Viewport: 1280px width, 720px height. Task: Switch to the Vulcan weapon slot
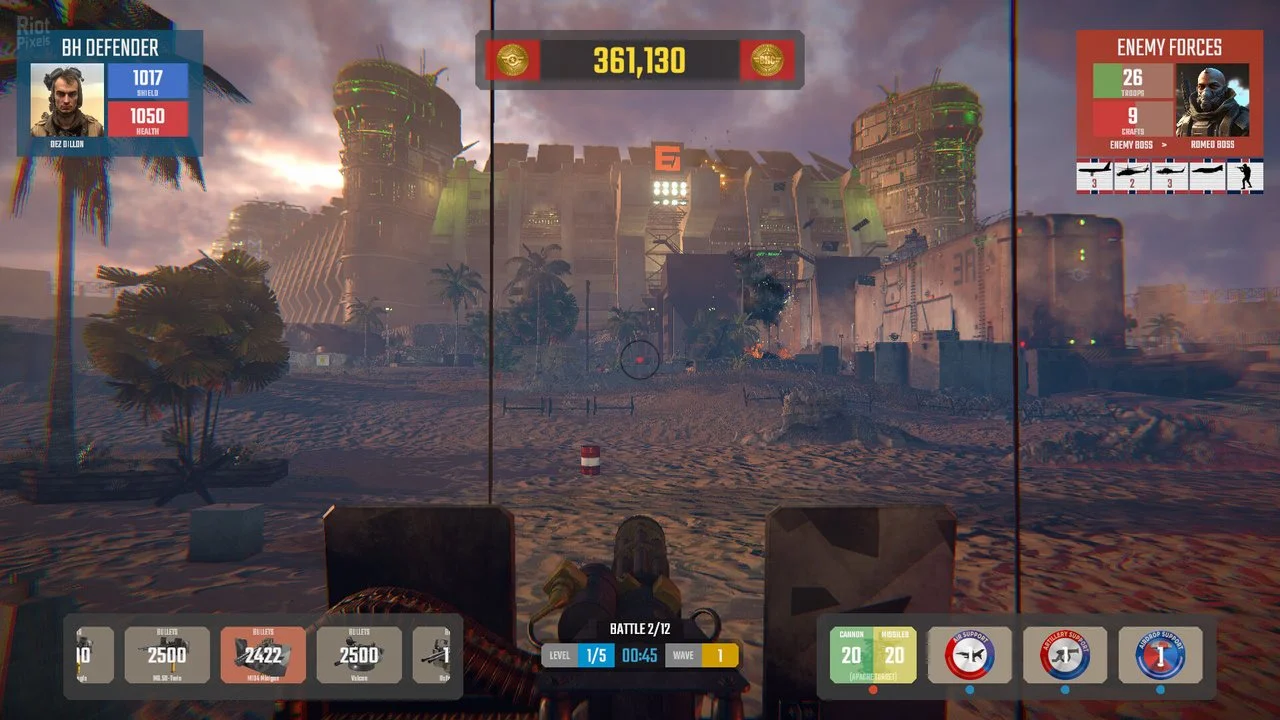pos(359,655)
